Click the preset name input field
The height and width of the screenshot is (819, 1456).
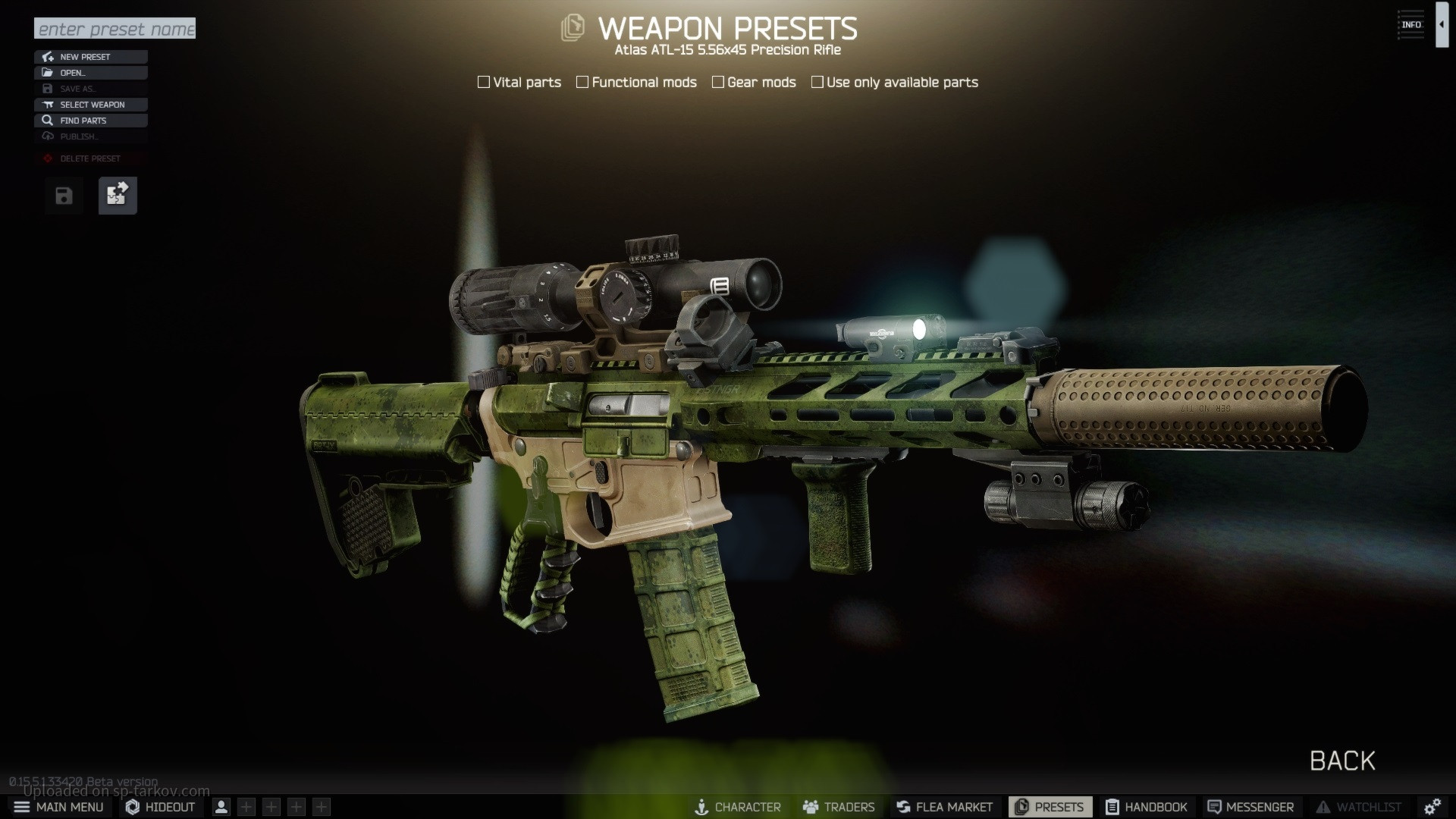tap(115, 29)
